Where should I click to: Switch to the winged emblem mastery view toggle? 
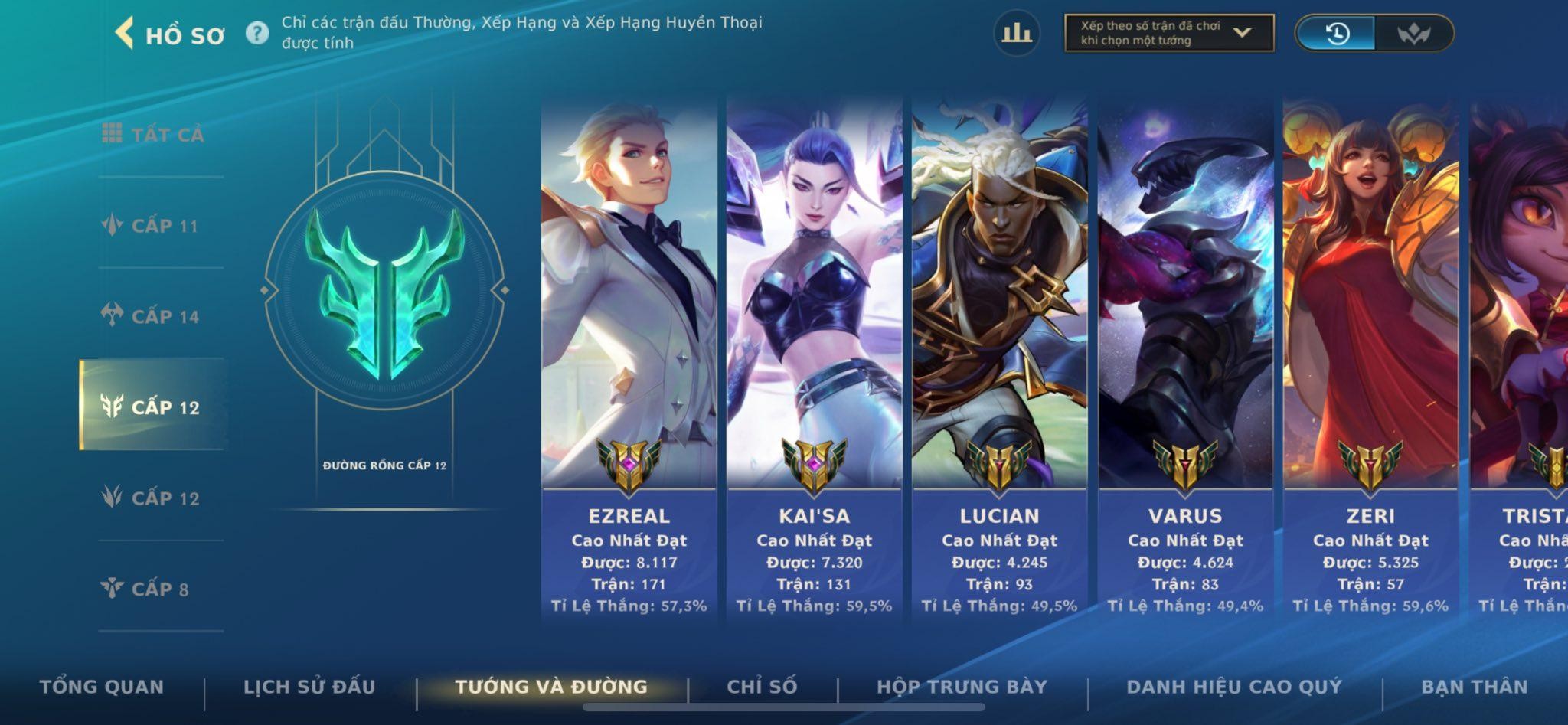click(1413, 34)
